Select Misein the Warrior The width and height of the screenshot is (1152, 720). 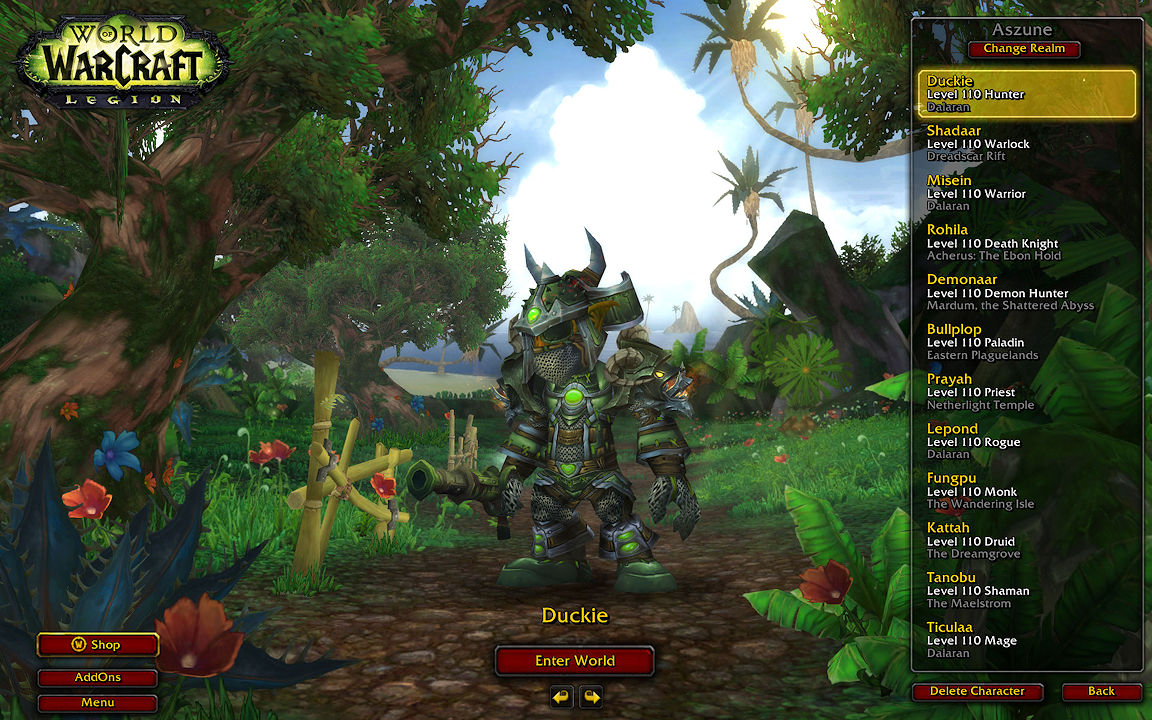1027,193
